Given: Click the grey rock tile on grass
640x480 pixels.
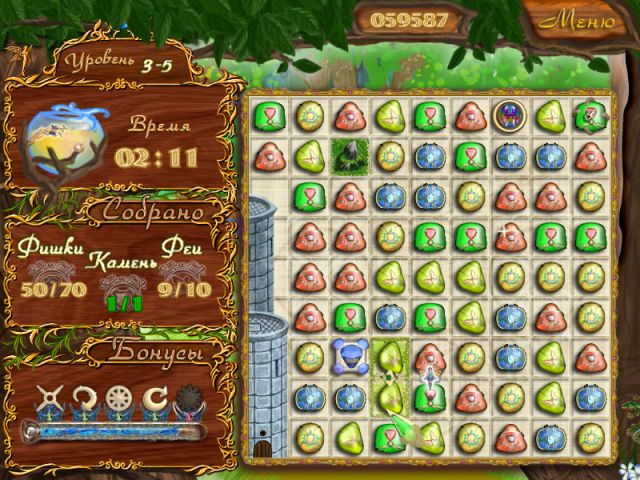Looking at the screenshot, I should [350, 155].
